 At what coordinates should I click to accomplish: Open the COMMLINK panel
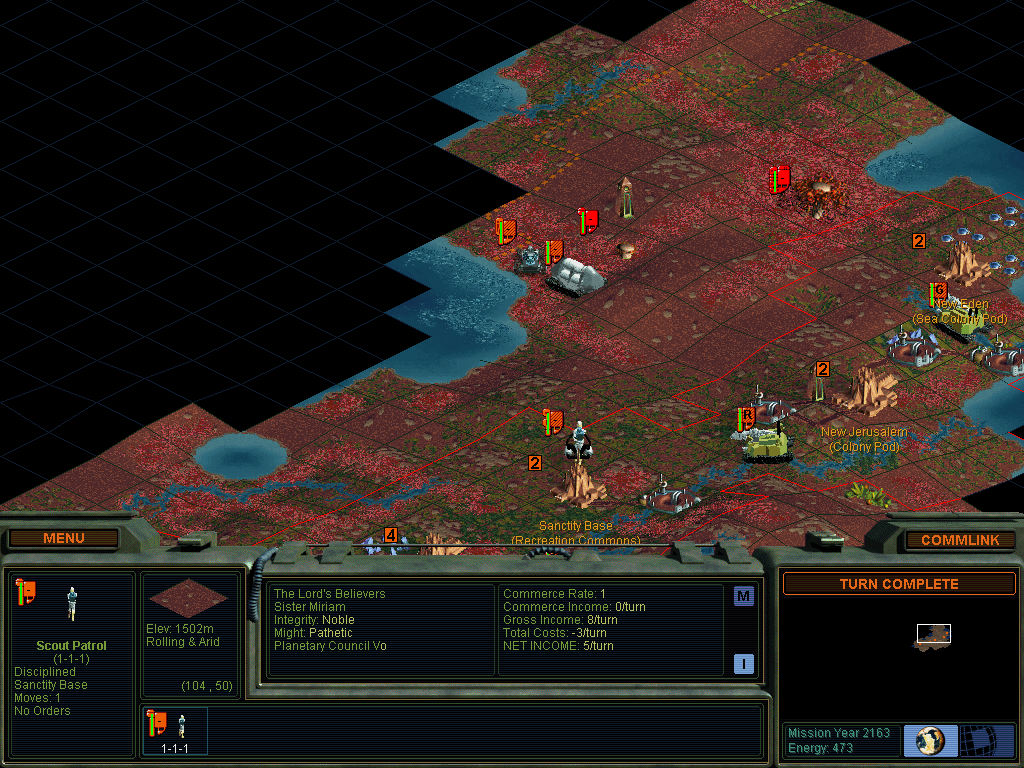tap(960, 540)
